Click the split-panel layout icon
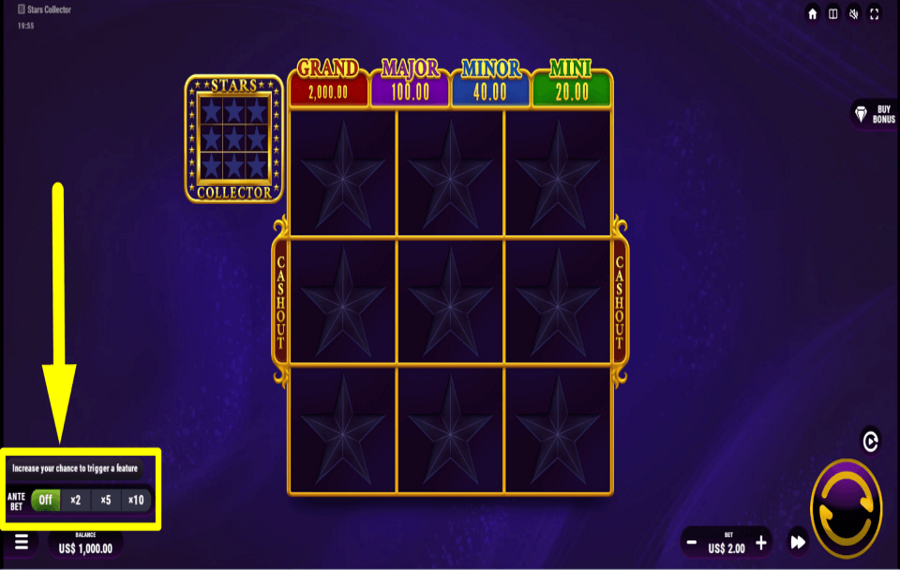The height and width of the screenshot is (570, 900). 833,14
